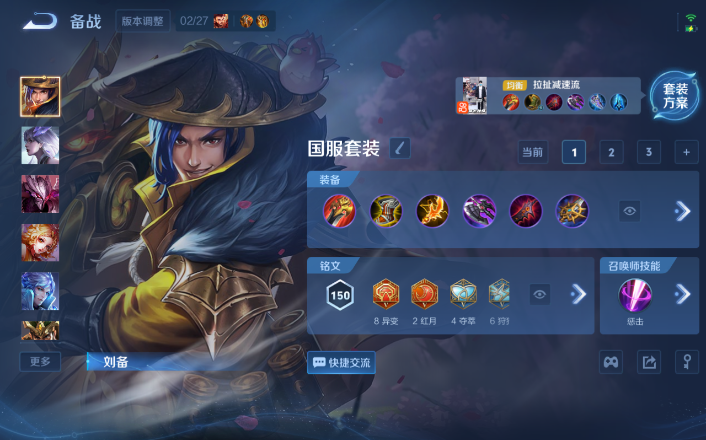Select the white-haired hero portrait in the list
Viewport: 706px width, 440px height.
[x=40, y=146]
